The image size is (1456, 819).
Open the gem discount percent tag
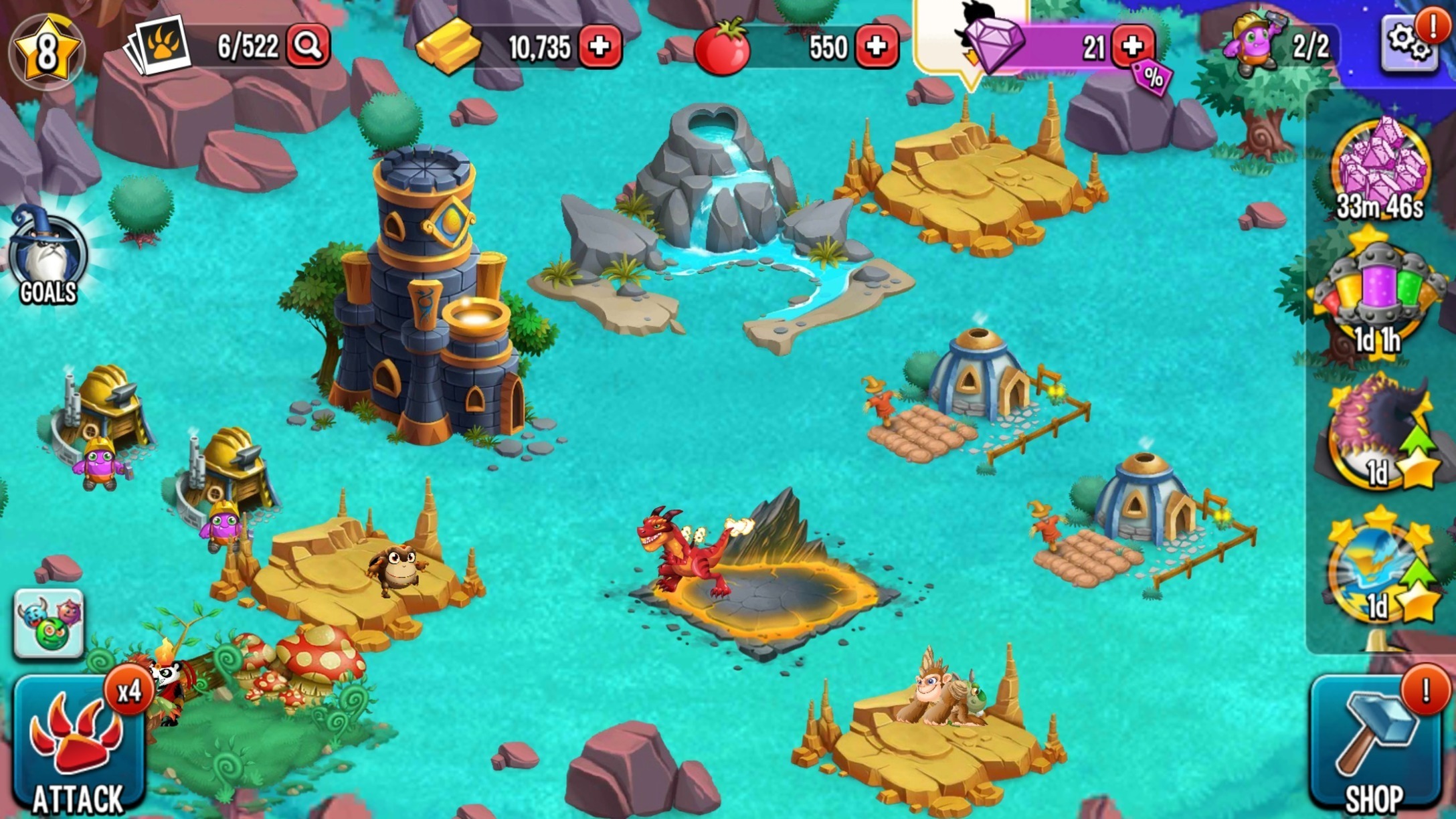point(1153,78)
